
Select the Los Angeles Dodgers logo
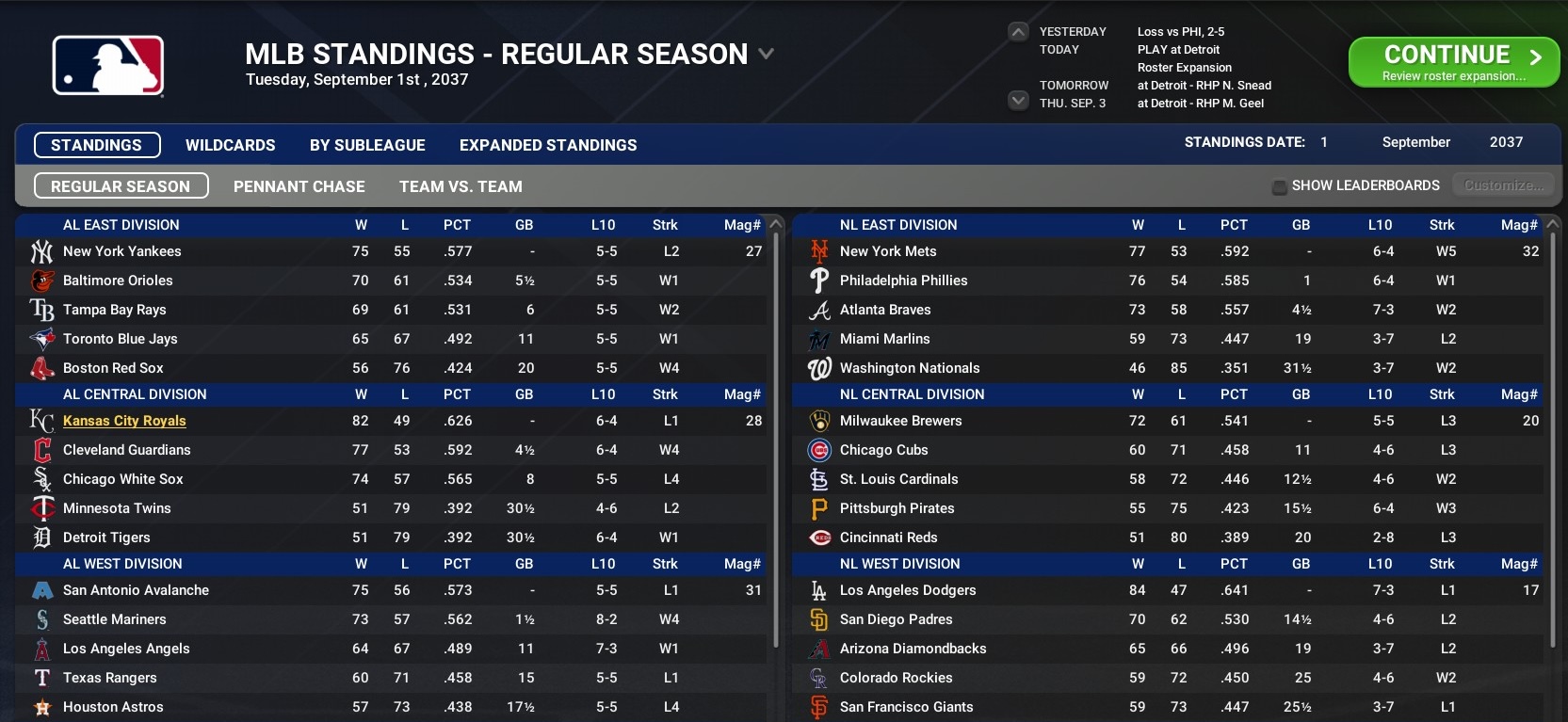tap(819, 590)
